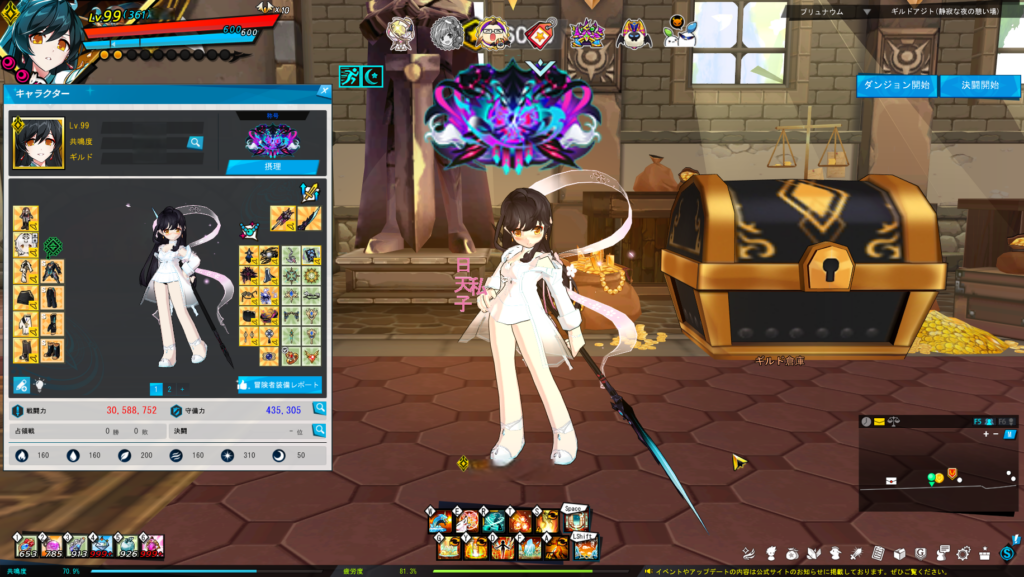
Task: Open the money bag icon in the bottom menu
Action: (792, 553)
